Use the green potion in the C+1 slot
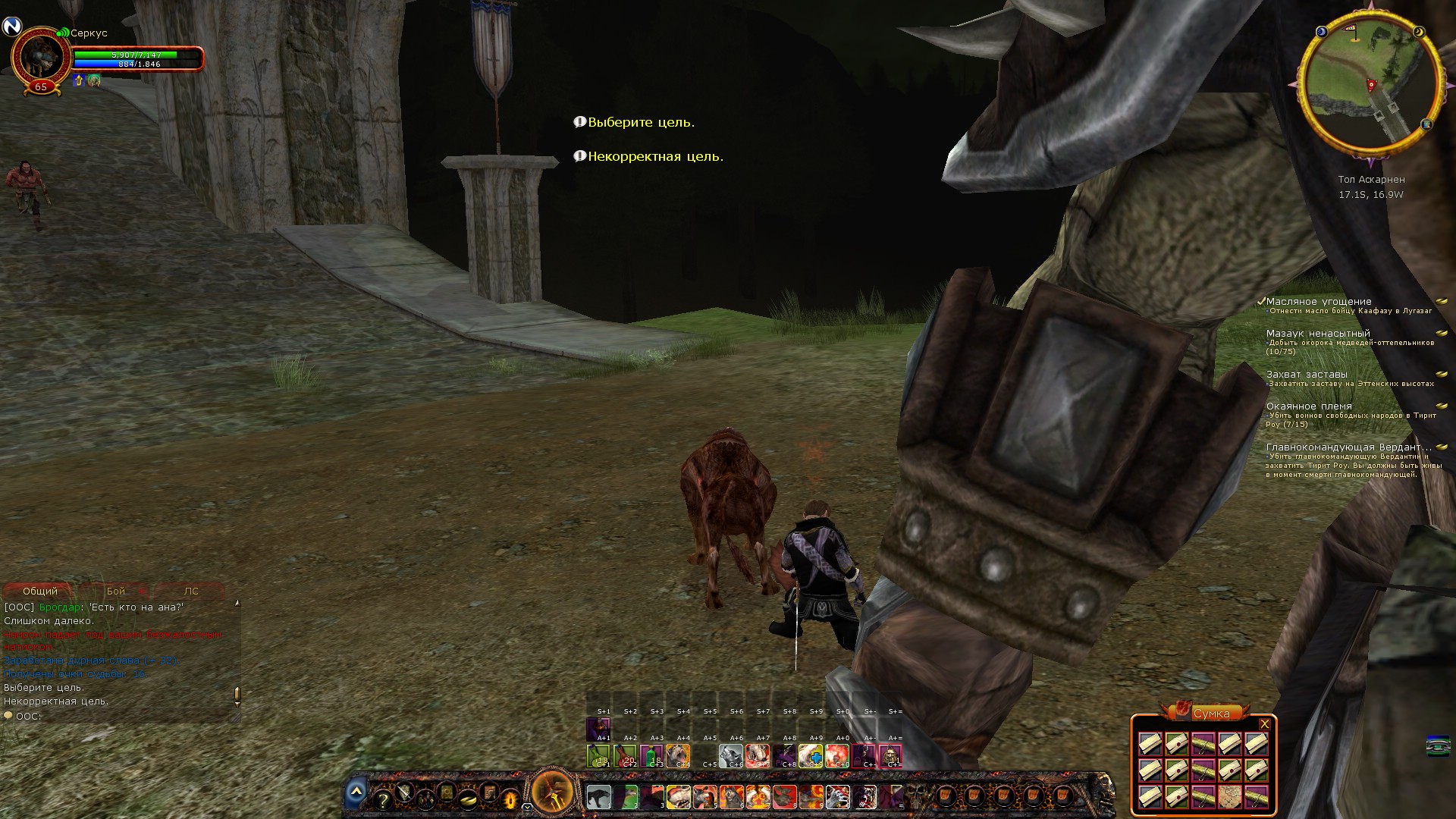This screenshot has width=1456, height=819. (x=598, y=756)
